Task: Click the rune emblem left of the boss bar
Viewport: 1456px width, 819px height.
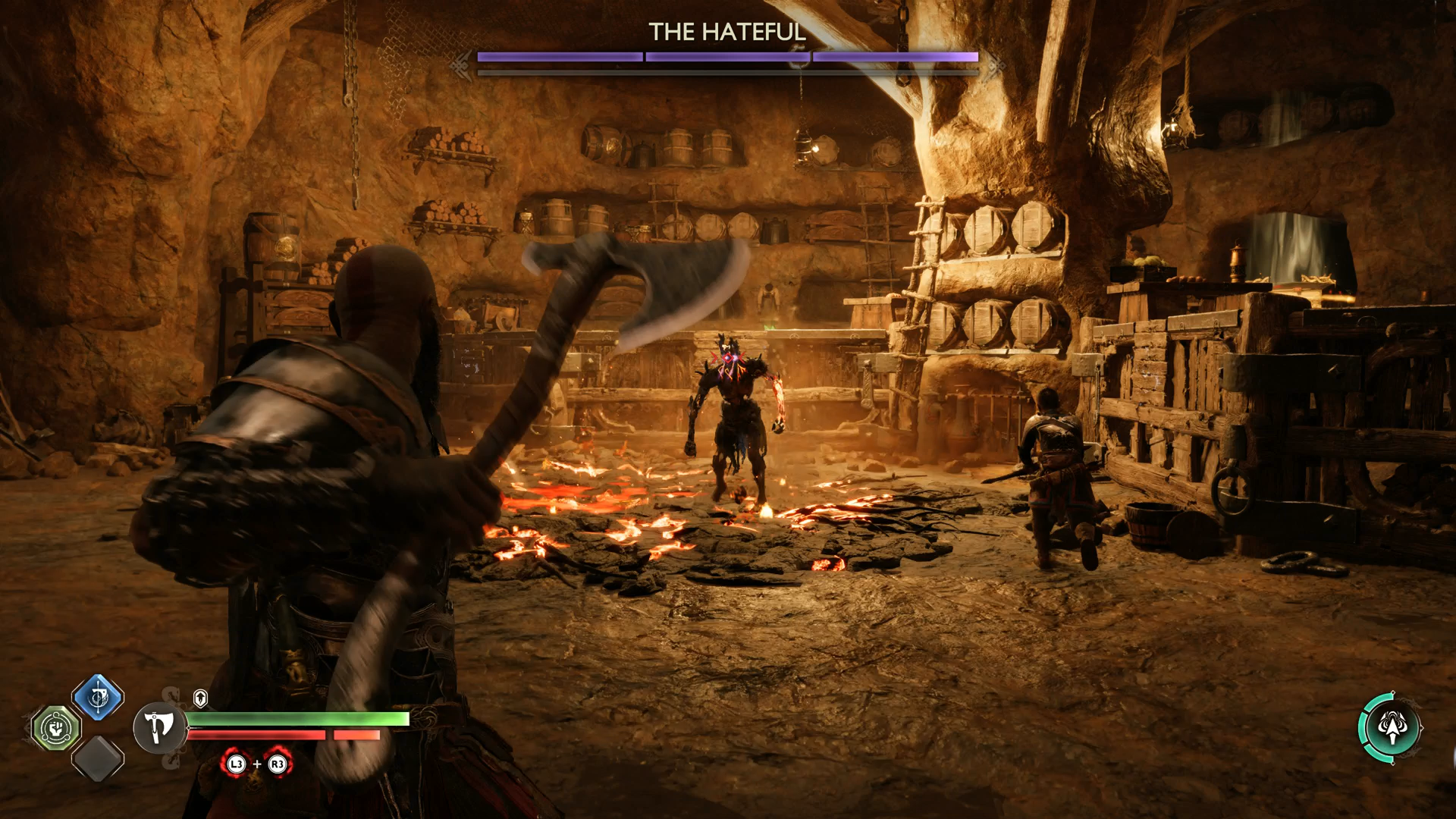Action: [460, 64]
